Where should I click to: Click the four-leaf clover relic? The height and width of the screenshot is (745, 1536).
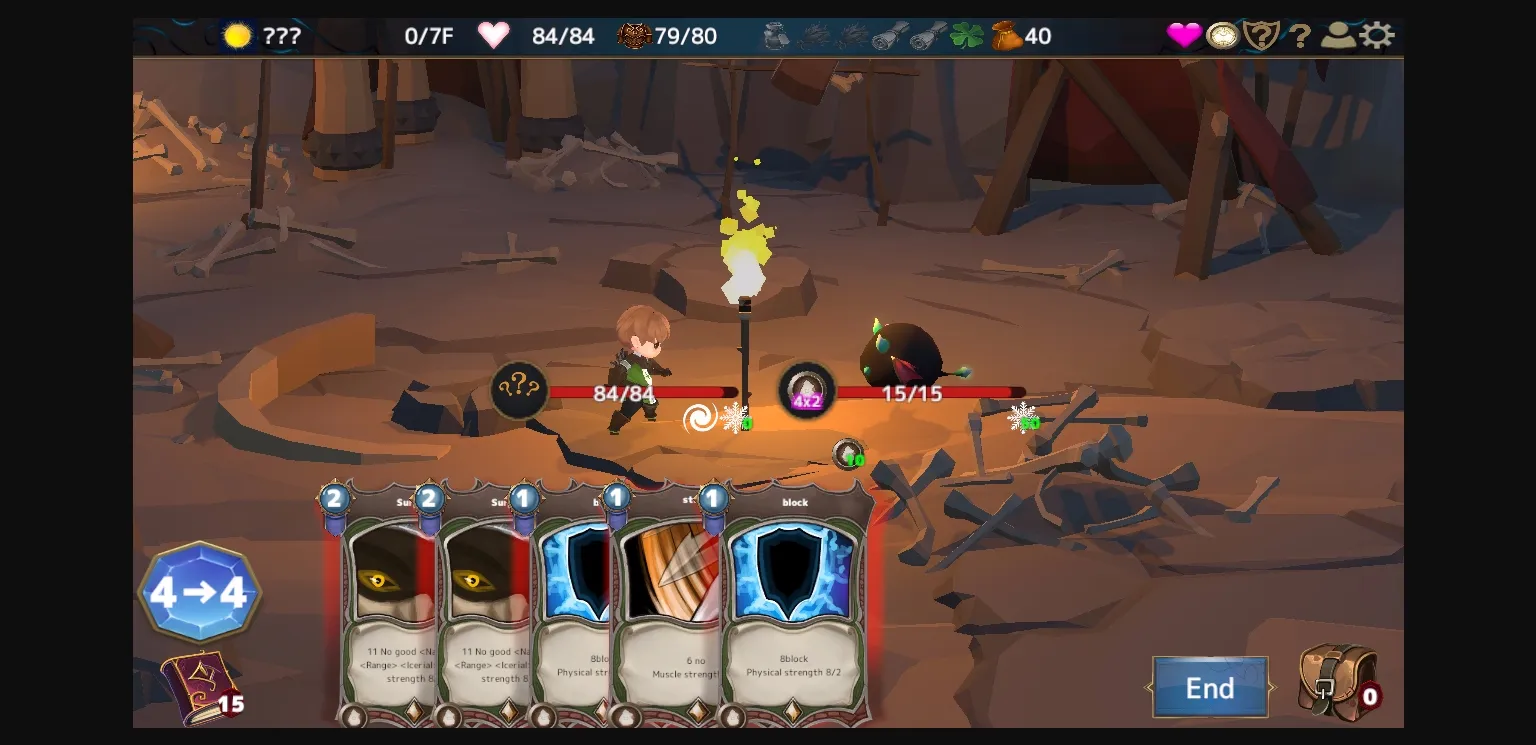[966, 36]
